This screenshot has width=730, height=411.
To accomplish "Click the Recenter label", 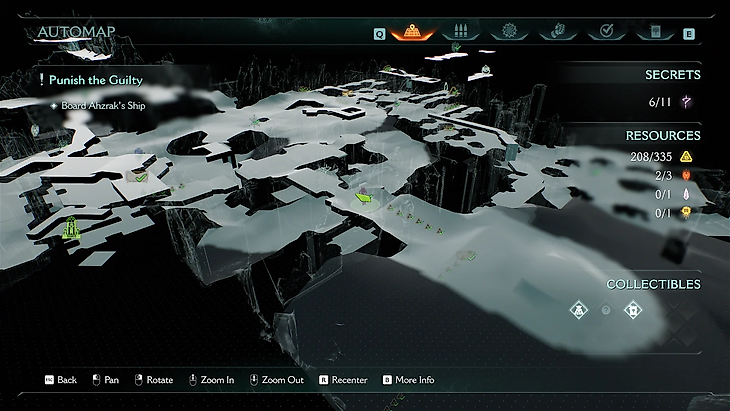I will [350, 380].
